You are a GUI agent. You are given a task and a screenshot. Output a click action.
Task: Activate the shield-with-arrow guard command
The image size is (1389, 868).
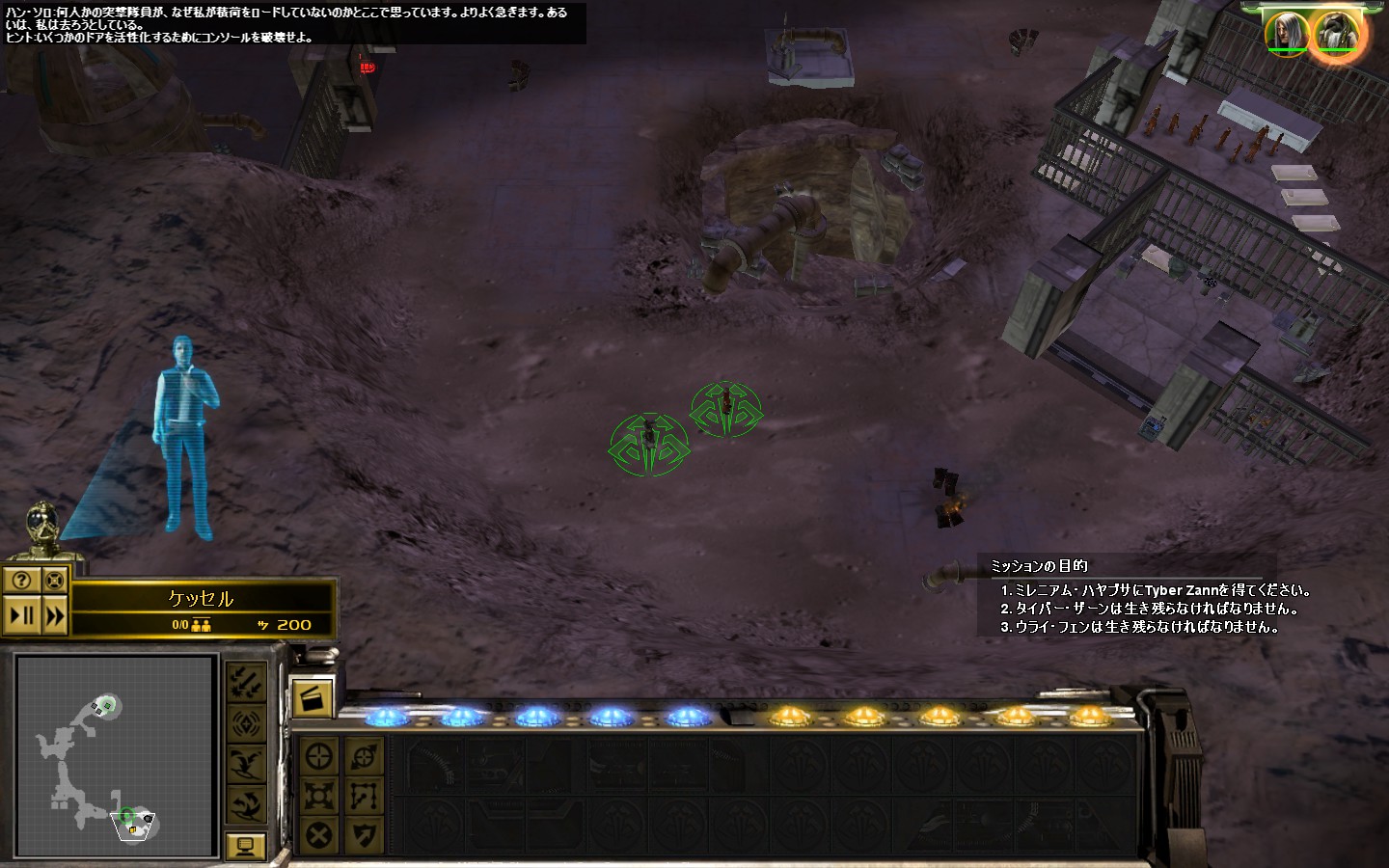[x=365, y=835]
